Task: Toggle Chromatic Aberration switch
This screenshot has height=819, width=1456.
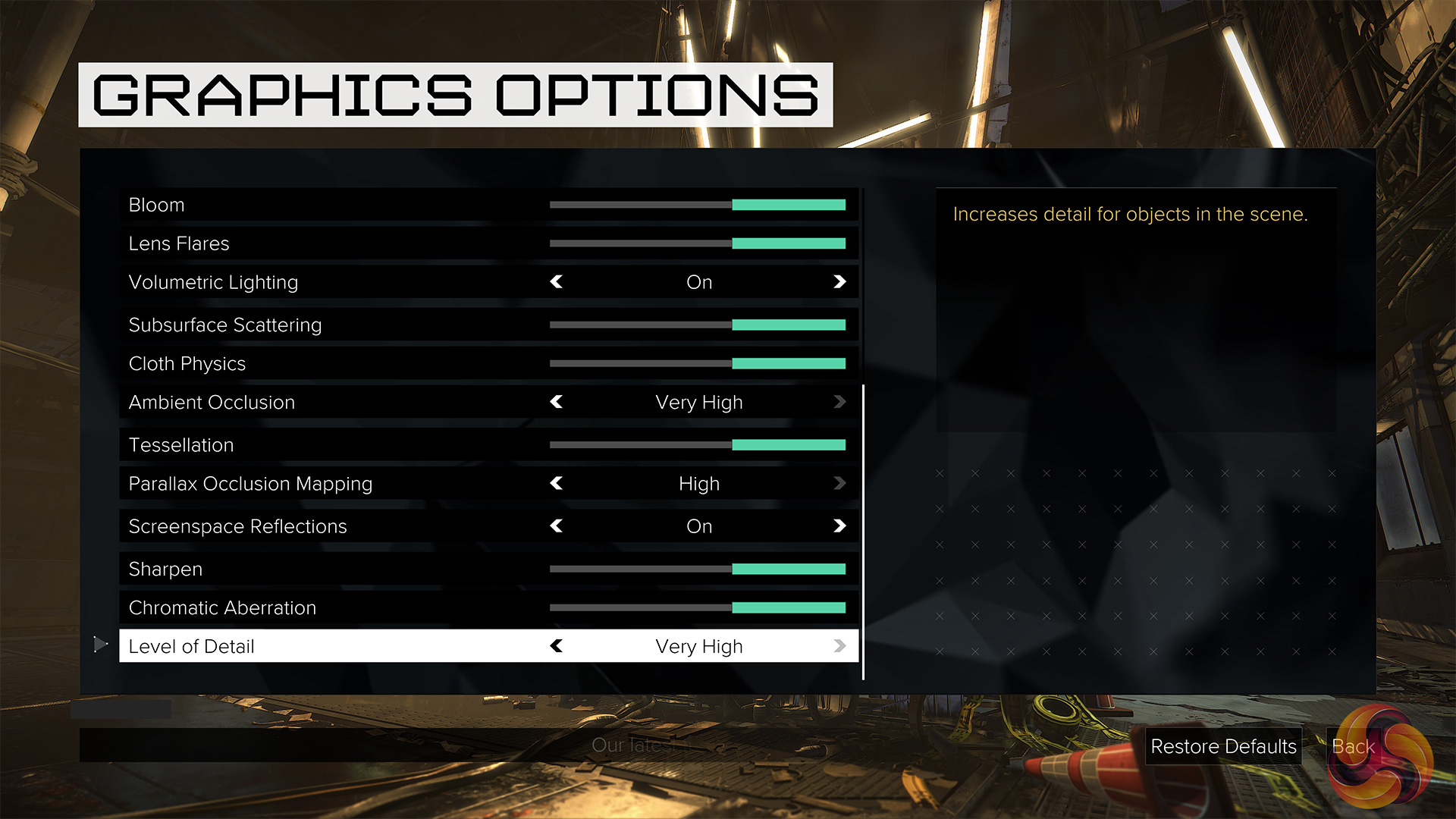Action: coord(697,607)
